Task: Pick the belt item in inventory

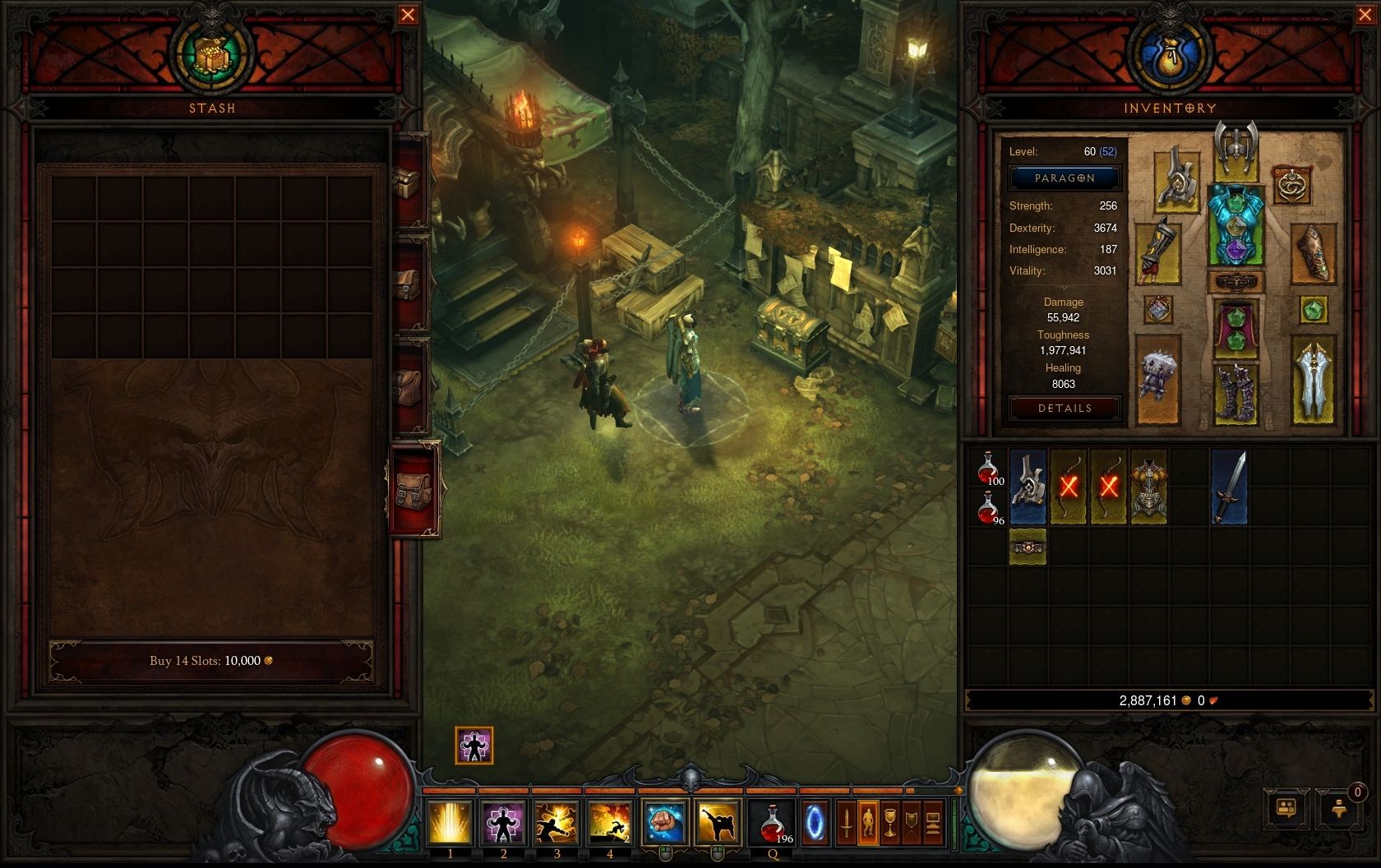Action: pos(1028,547)
